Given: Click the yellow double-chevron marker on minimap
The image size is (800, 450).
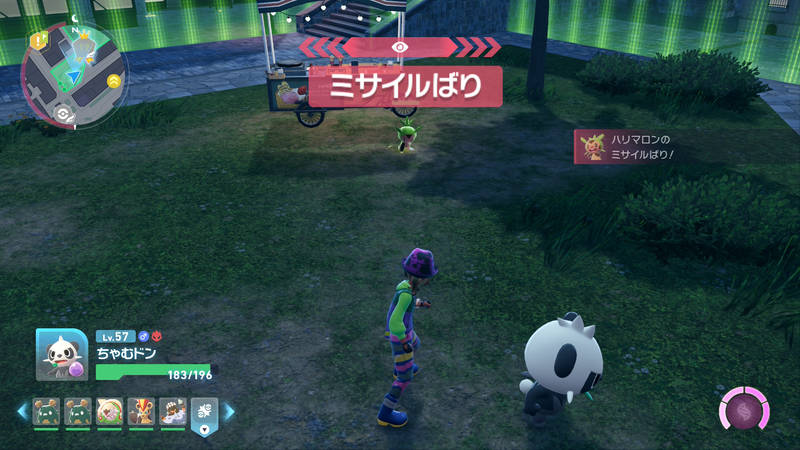Looking at the screenshot, I should click(114, 80).
